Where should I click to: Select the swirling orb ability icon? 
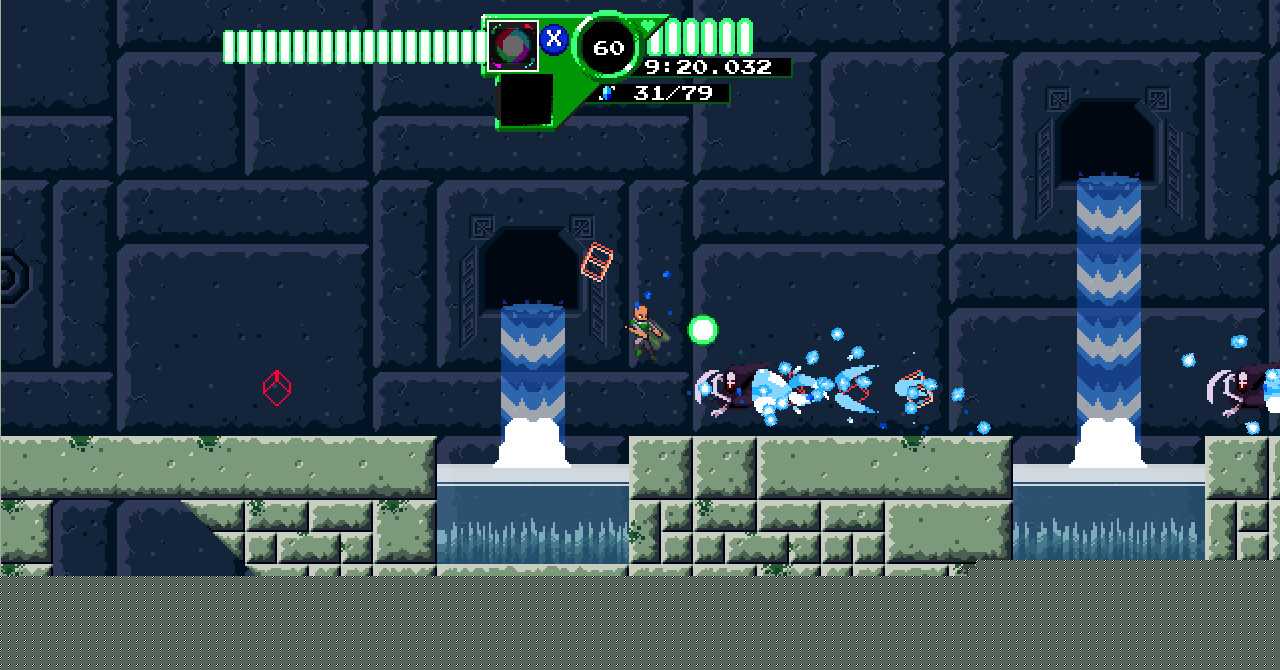pyautogui.click(x=513, y=46)
